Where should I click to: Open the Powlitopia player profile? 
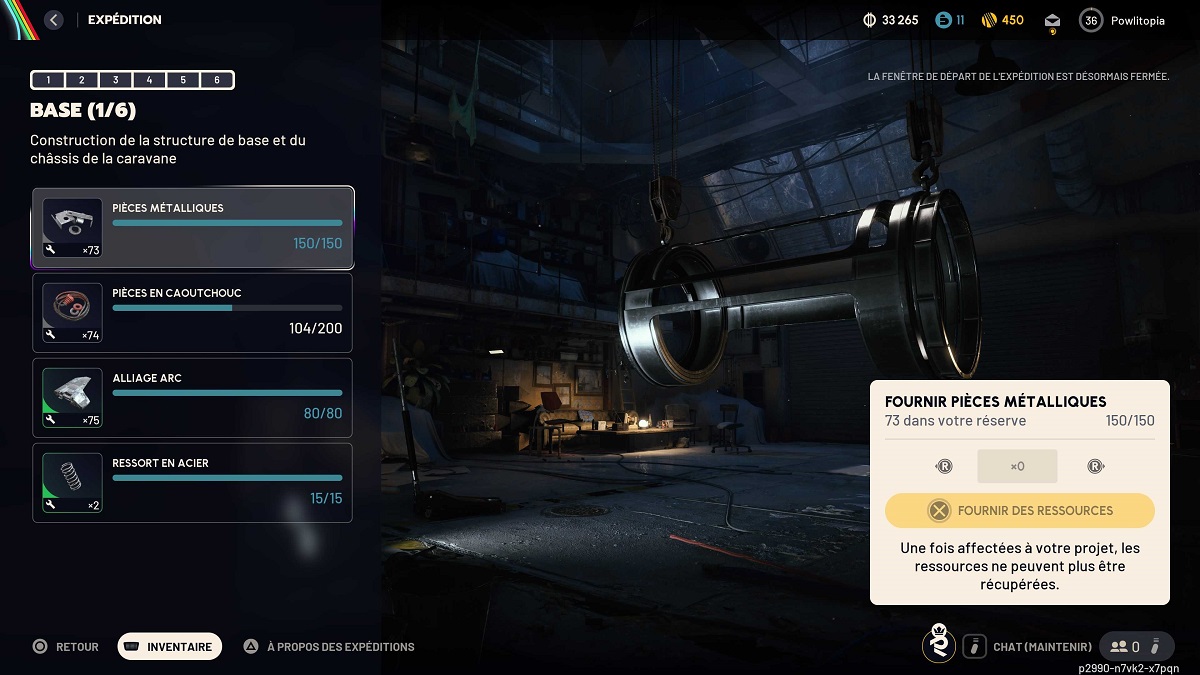[x=1124, y=20]
